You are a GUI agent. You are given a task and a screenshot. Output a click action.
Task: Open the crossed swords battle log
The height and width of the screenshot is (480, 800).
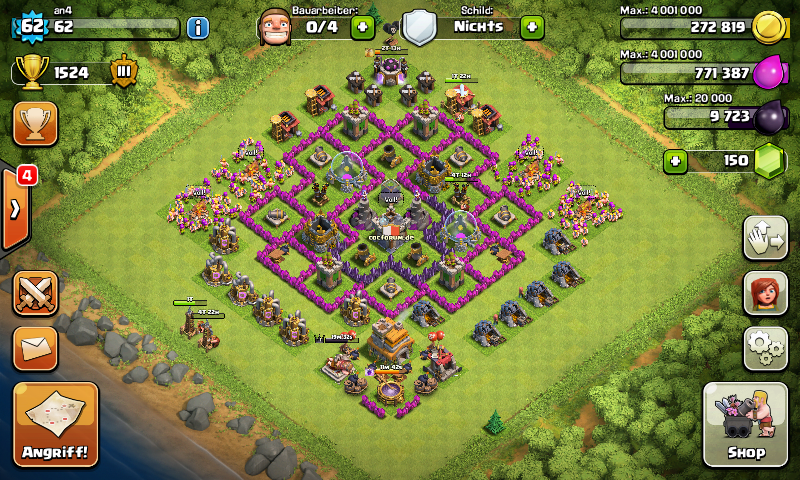35,294
